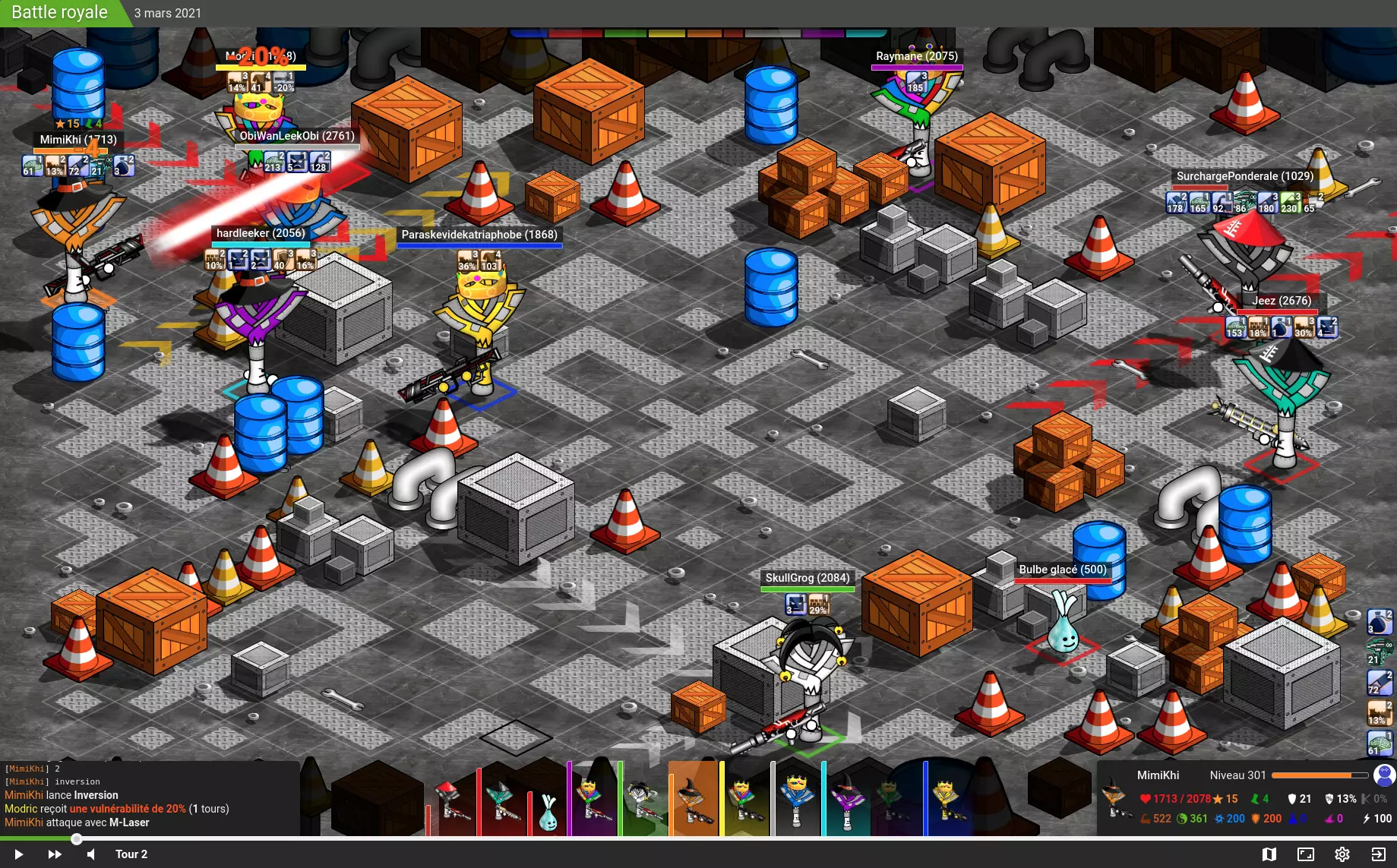Mute the fight sound

[x=91, y=854]
